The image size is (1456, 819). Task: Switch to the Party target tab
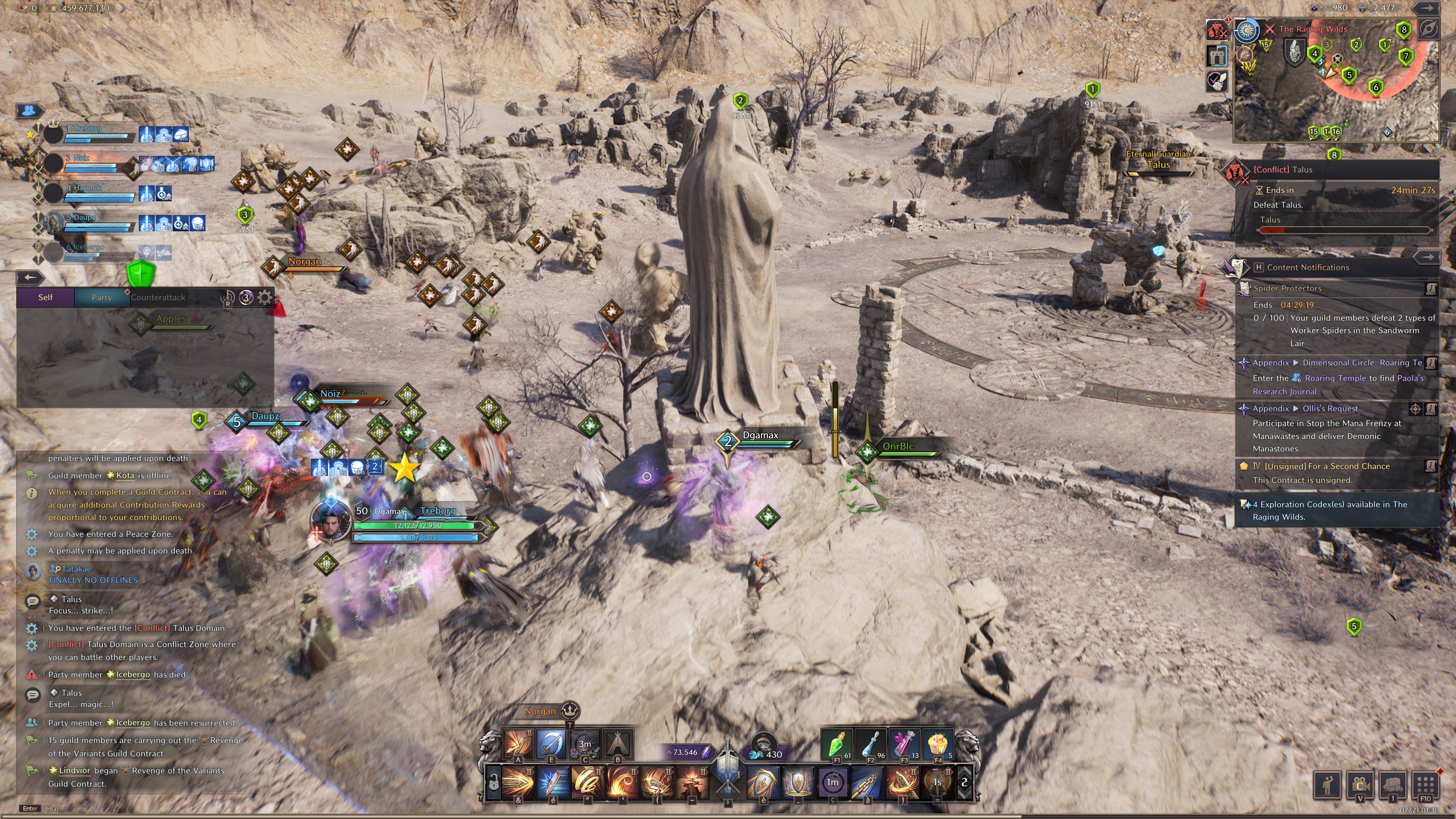click(x=102, y=297)
